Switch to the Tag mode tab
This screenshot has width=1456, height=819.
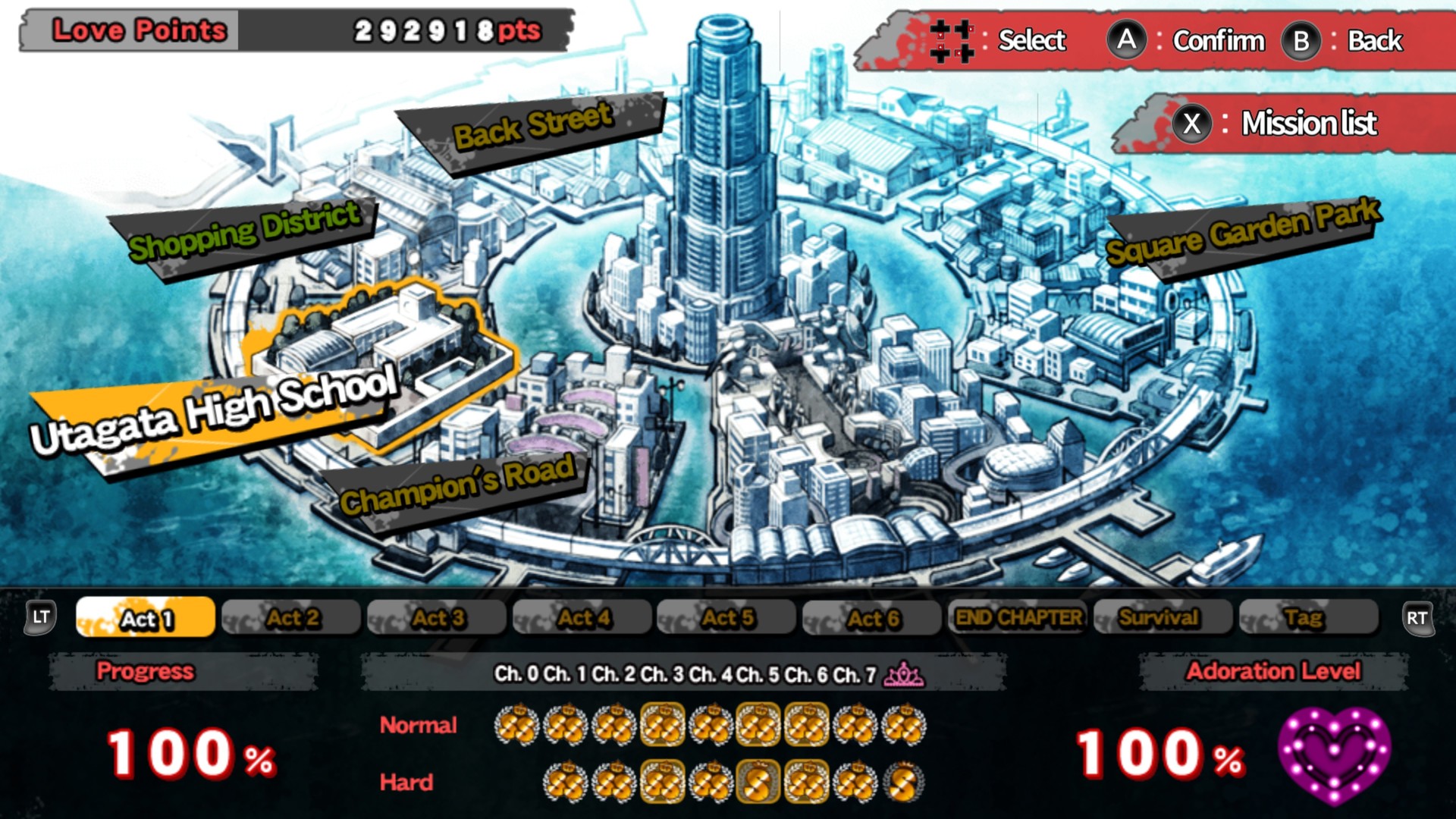1306,617
